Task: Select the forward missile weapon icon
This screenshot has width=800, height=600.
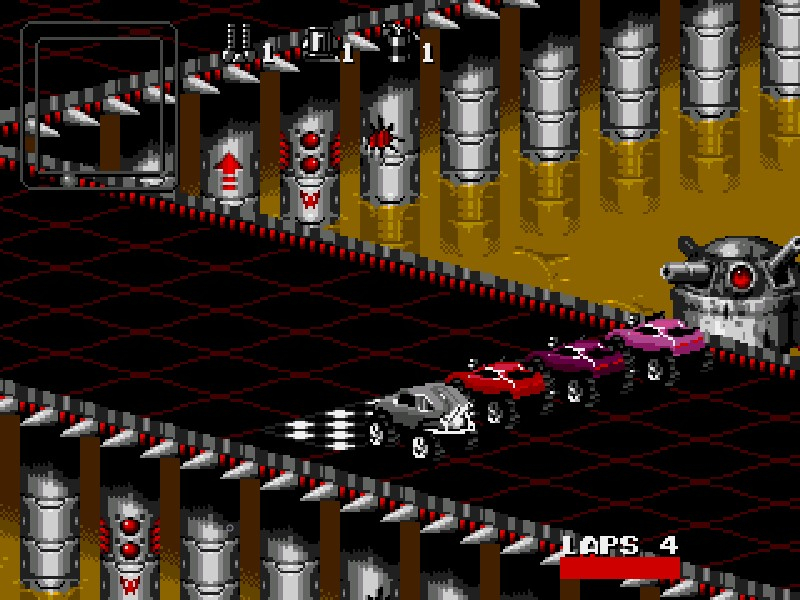Action: pyautogui.click(x=240, y=43)
